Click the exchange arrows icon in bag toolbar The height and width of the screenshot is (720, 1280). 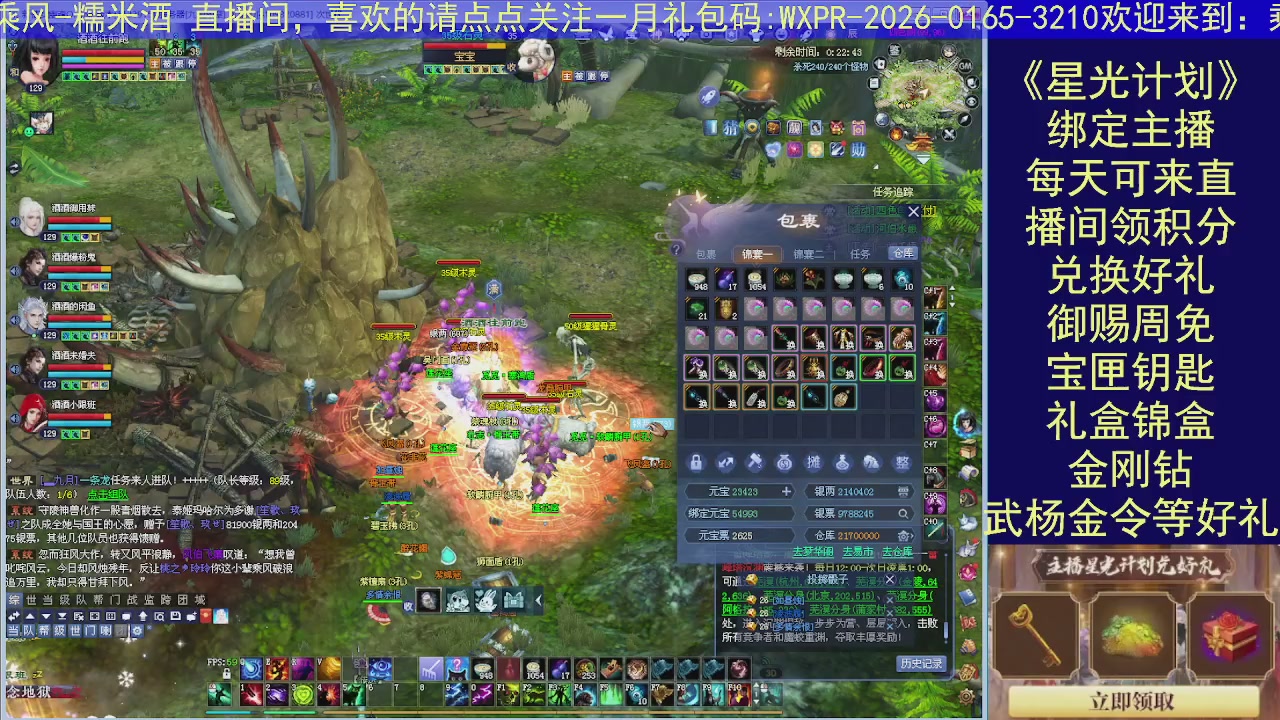[x=726, y=462]
